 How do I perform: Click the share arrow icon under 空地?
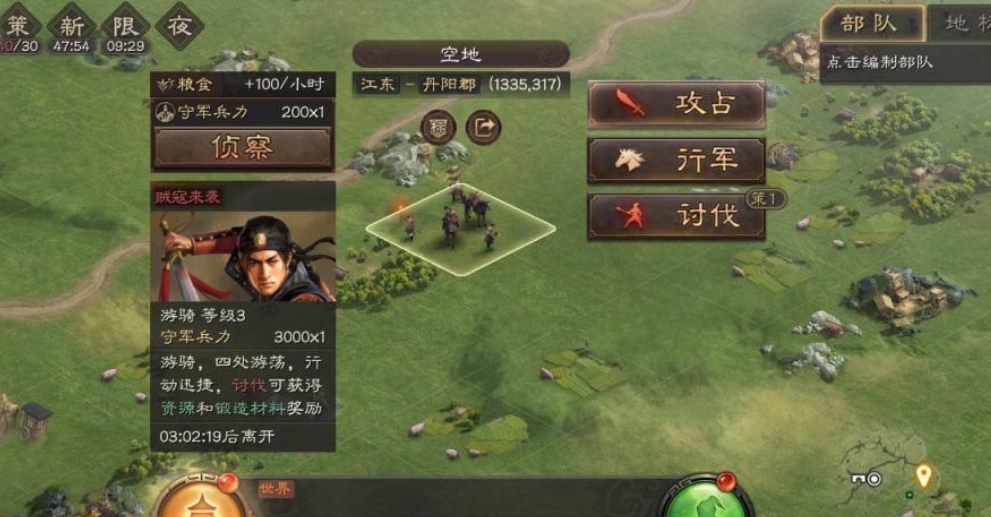pos(484,127)
